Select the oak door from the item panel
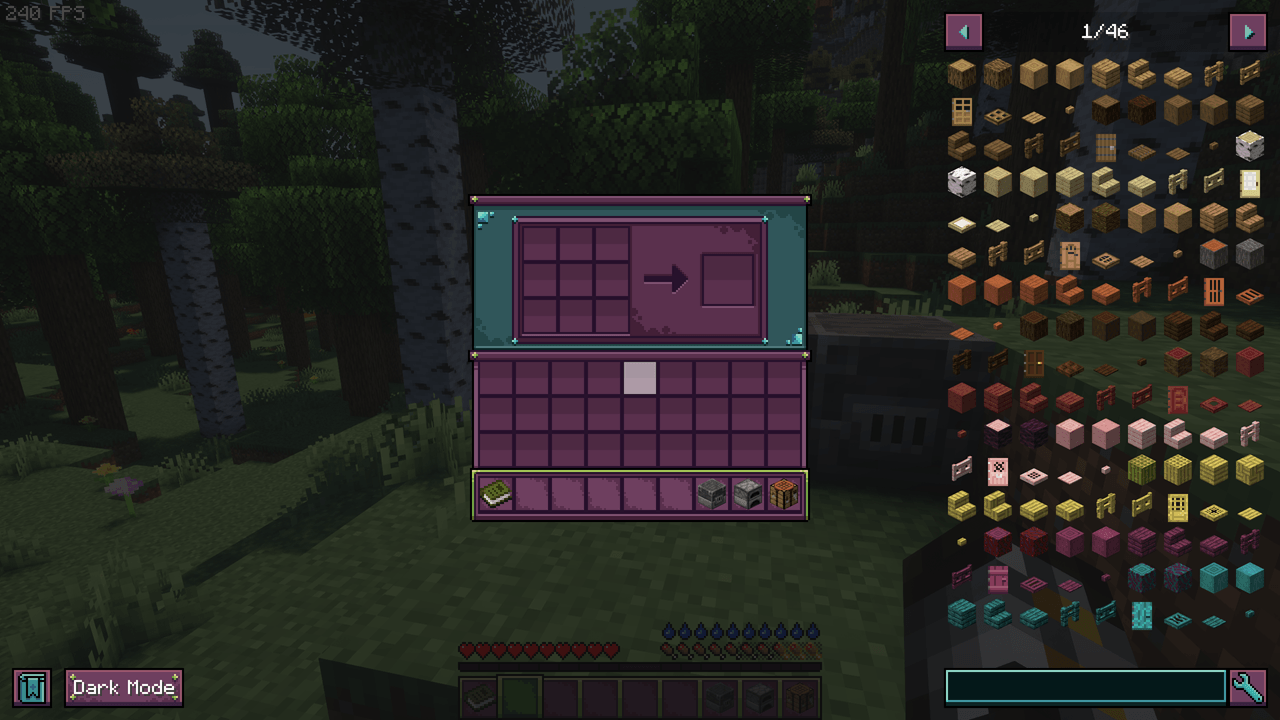The image size is (1280, 720). pos(961,107)
